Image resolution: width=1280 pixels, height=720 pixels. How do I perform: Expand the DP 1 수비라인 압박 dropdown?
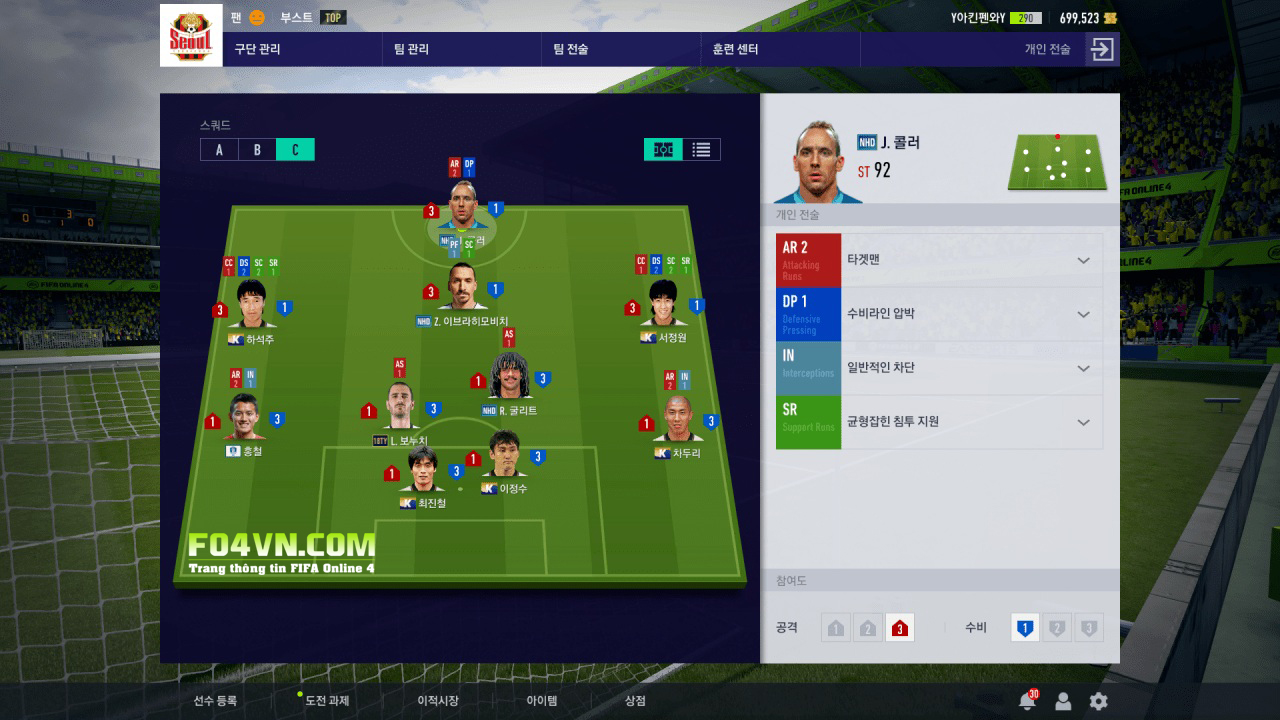click(1083, 314)
